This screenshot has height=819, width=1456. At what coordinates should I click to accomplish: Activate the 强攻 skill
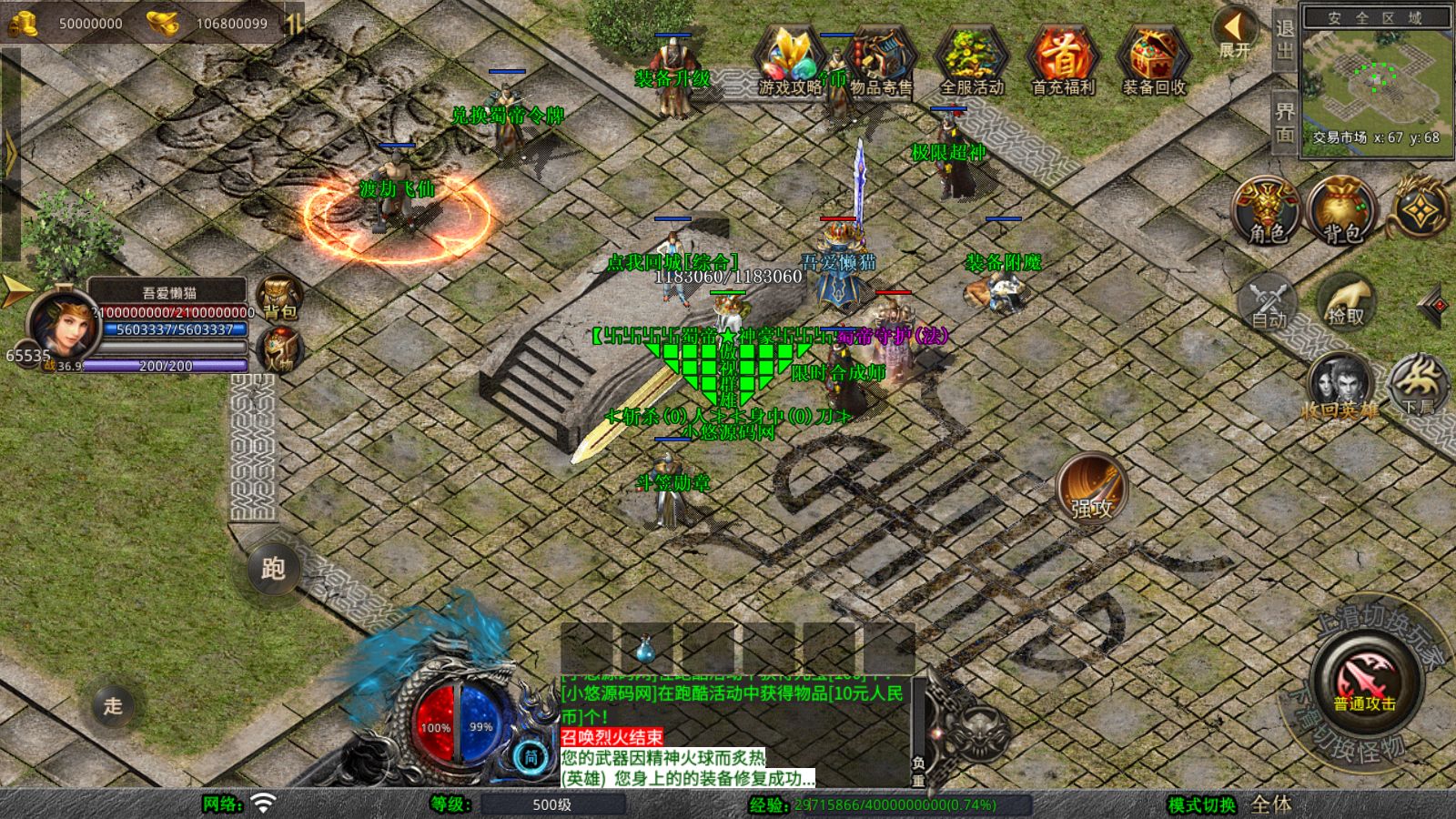click(x=1092, y=488)
